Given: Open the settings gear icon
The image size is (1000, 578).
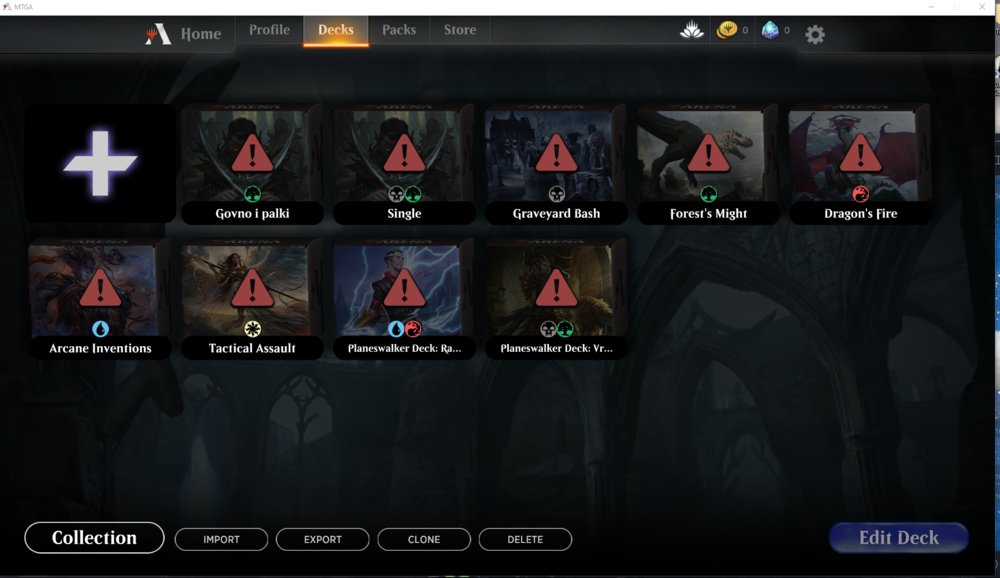Looking at the screenshot, I should (x=815, y=35).
